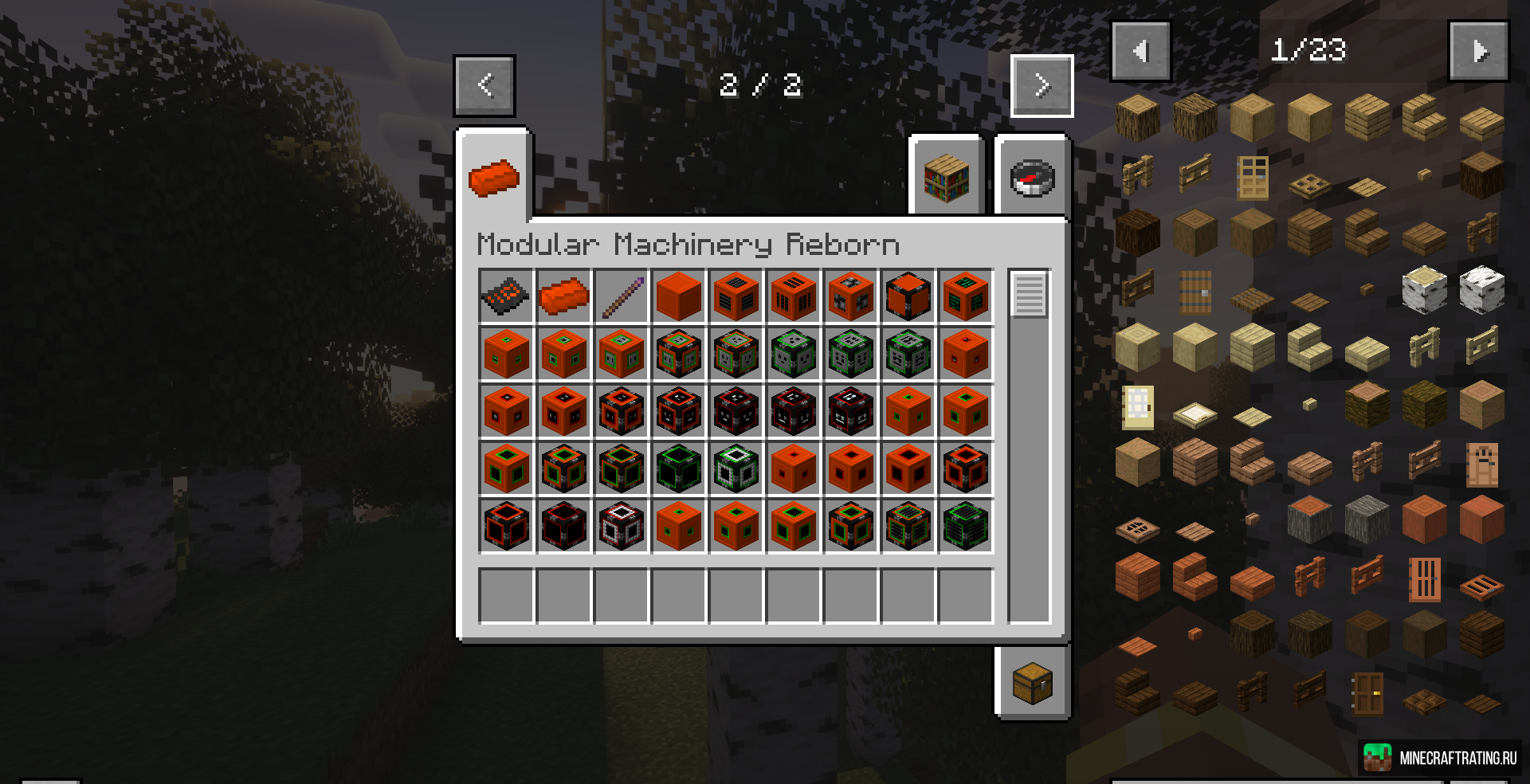The height and width of the screenshot is (784, 1530).
Task: Pick the dark blueprint item
Action: tap(506, 296)
